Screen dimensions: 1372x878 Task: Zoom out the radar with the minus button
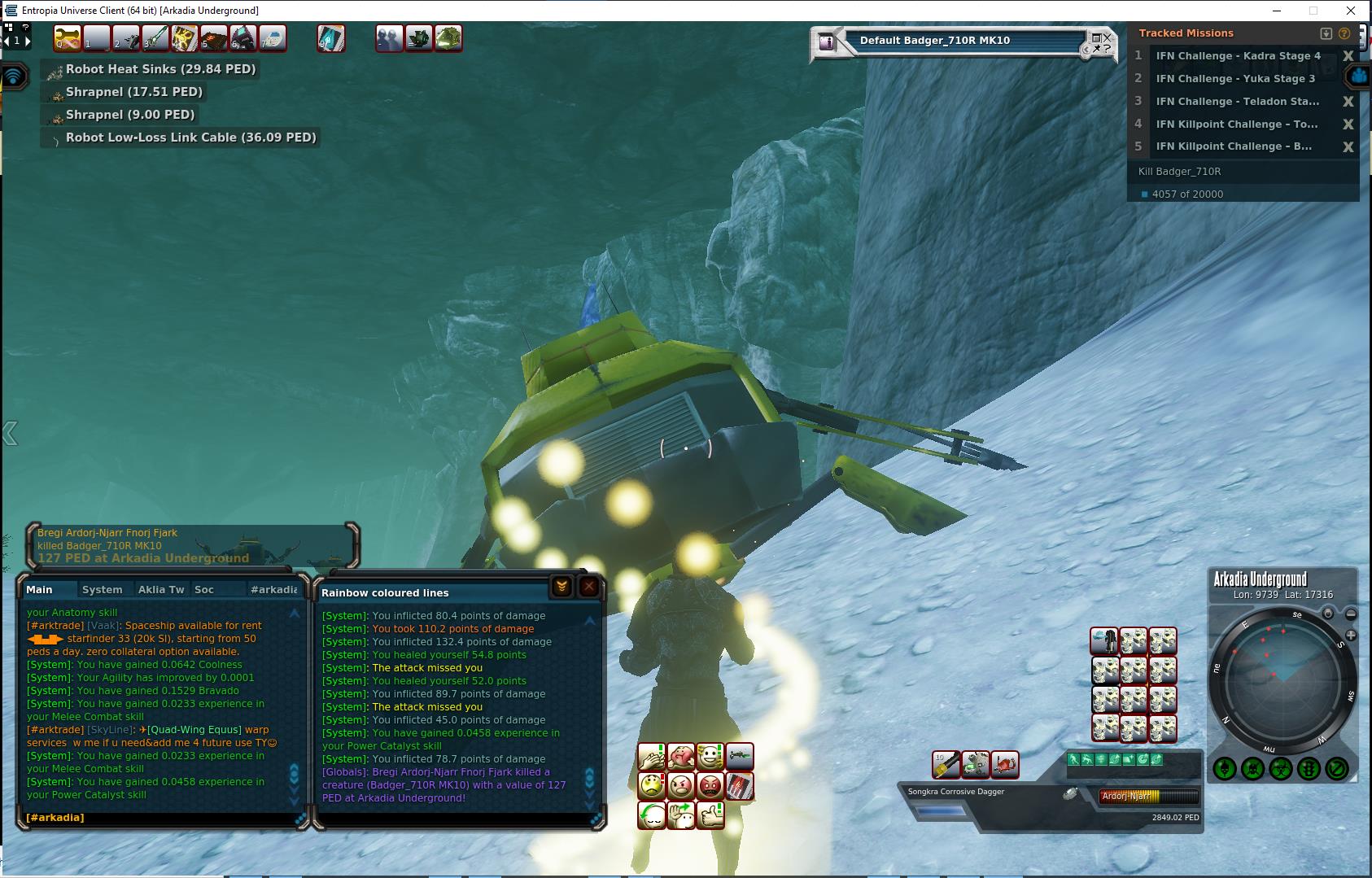(1351, 614)
